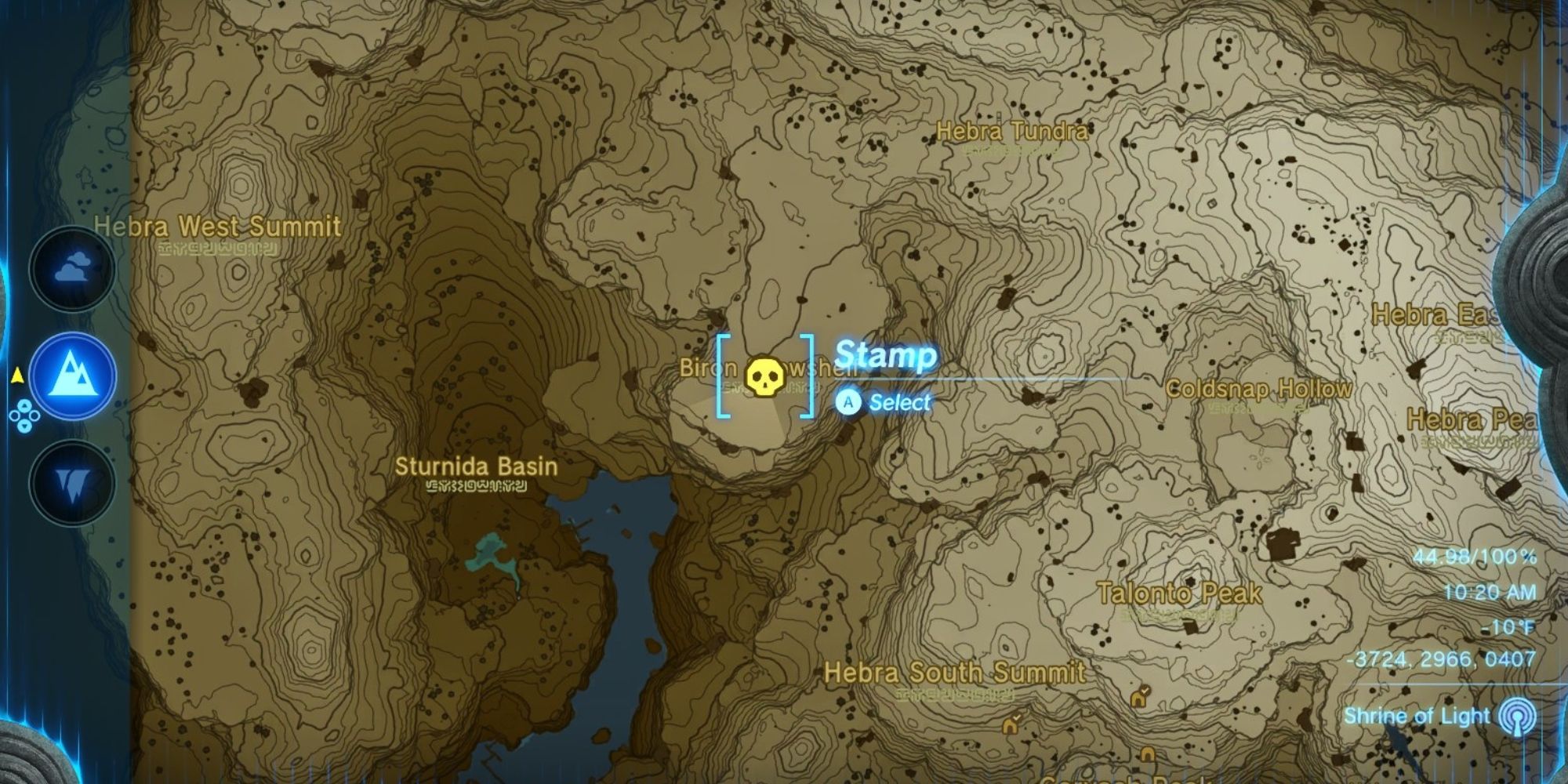Select the Hebra Tundra location label

pos(1011,133)
